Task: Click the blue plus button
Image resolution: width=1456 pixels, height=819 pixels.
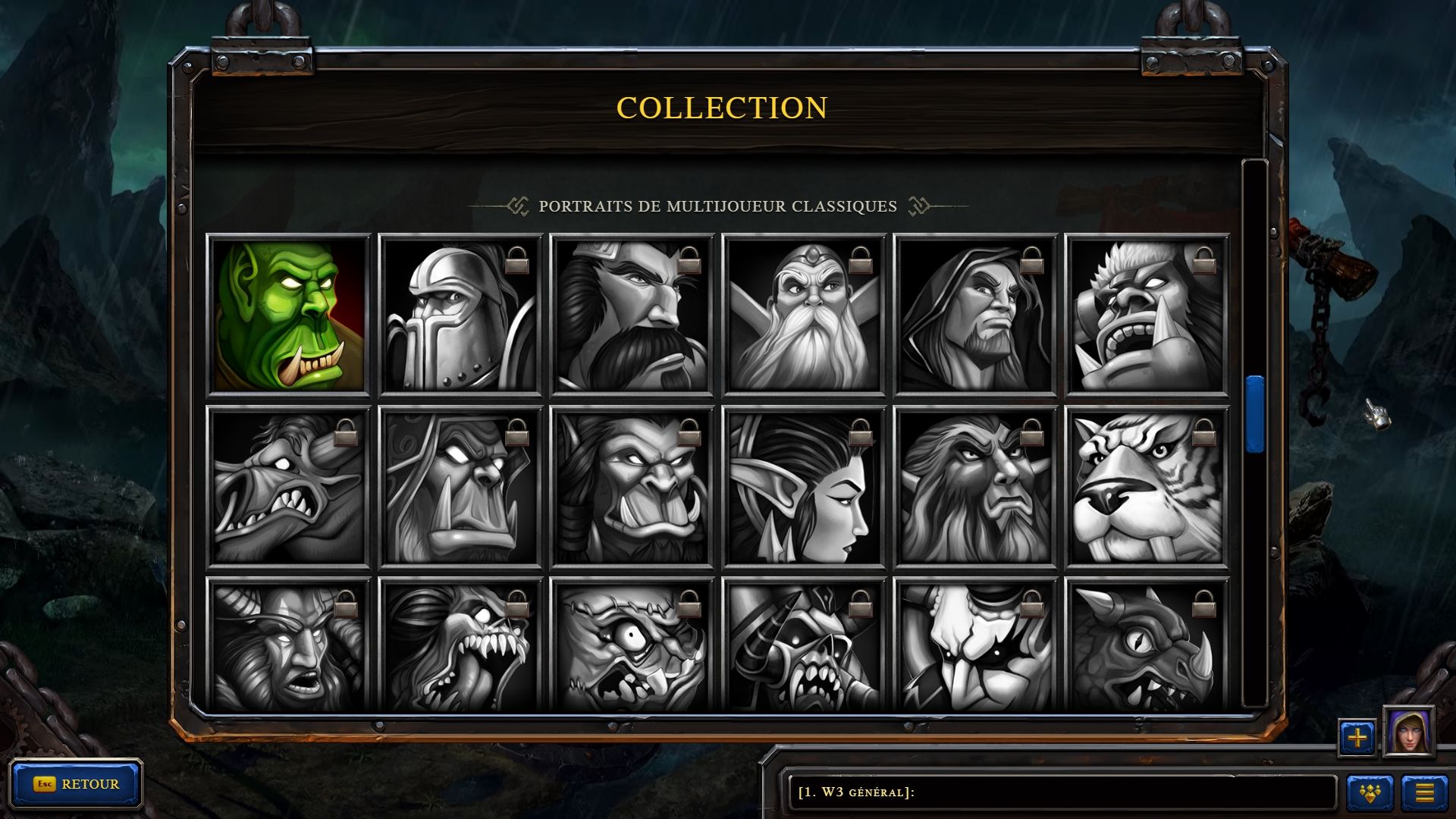Action: (1357, 737)
